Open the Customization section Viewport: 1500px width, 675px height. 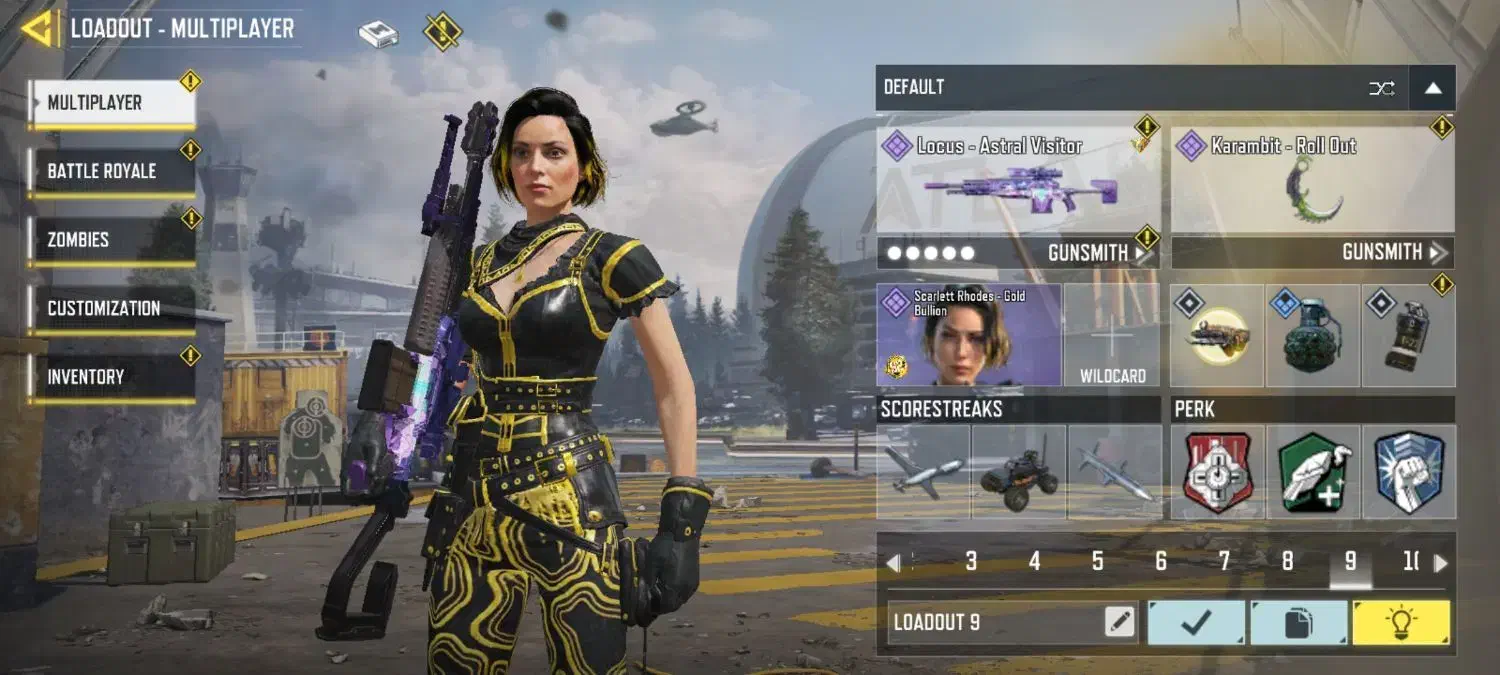(112, 308)
